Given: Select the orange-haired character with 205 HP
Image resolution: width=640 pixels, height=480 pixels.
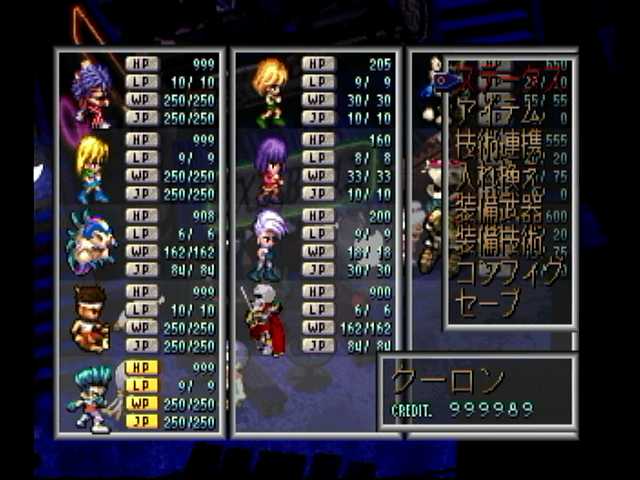Looking at the screenshot, I should tap(270, 92).
